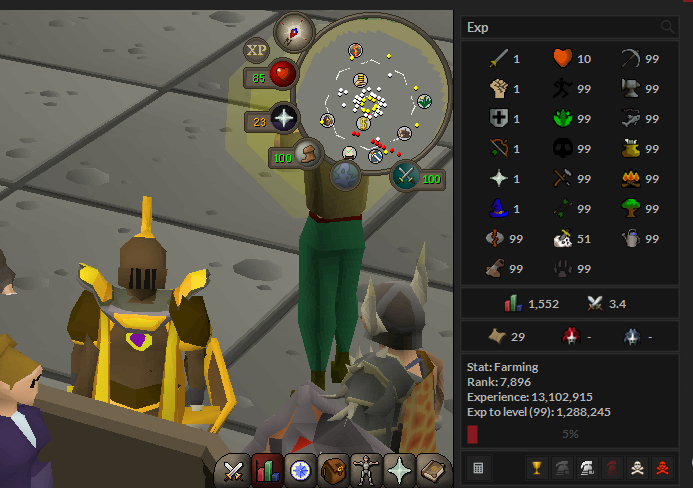Activate quick-prayers with the prayer orb

tap(285, 121)
